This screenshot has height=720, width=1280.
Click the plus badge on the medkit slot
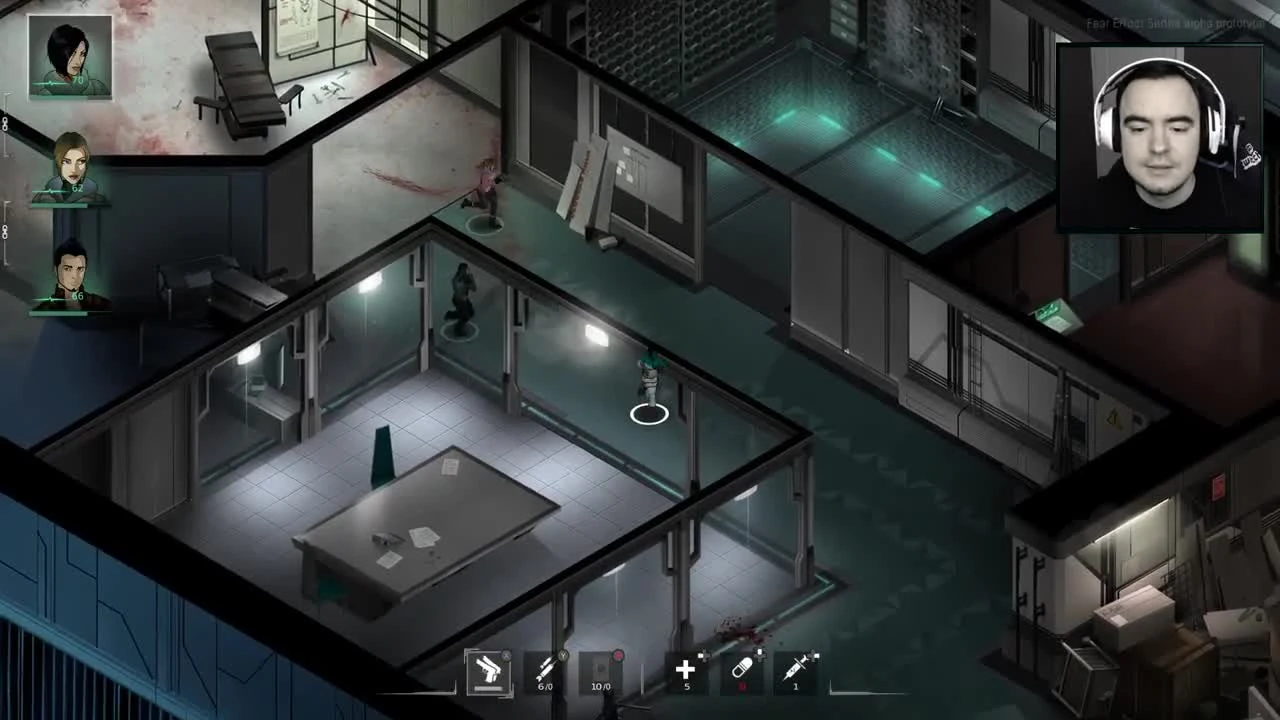(x=703, y=653)
